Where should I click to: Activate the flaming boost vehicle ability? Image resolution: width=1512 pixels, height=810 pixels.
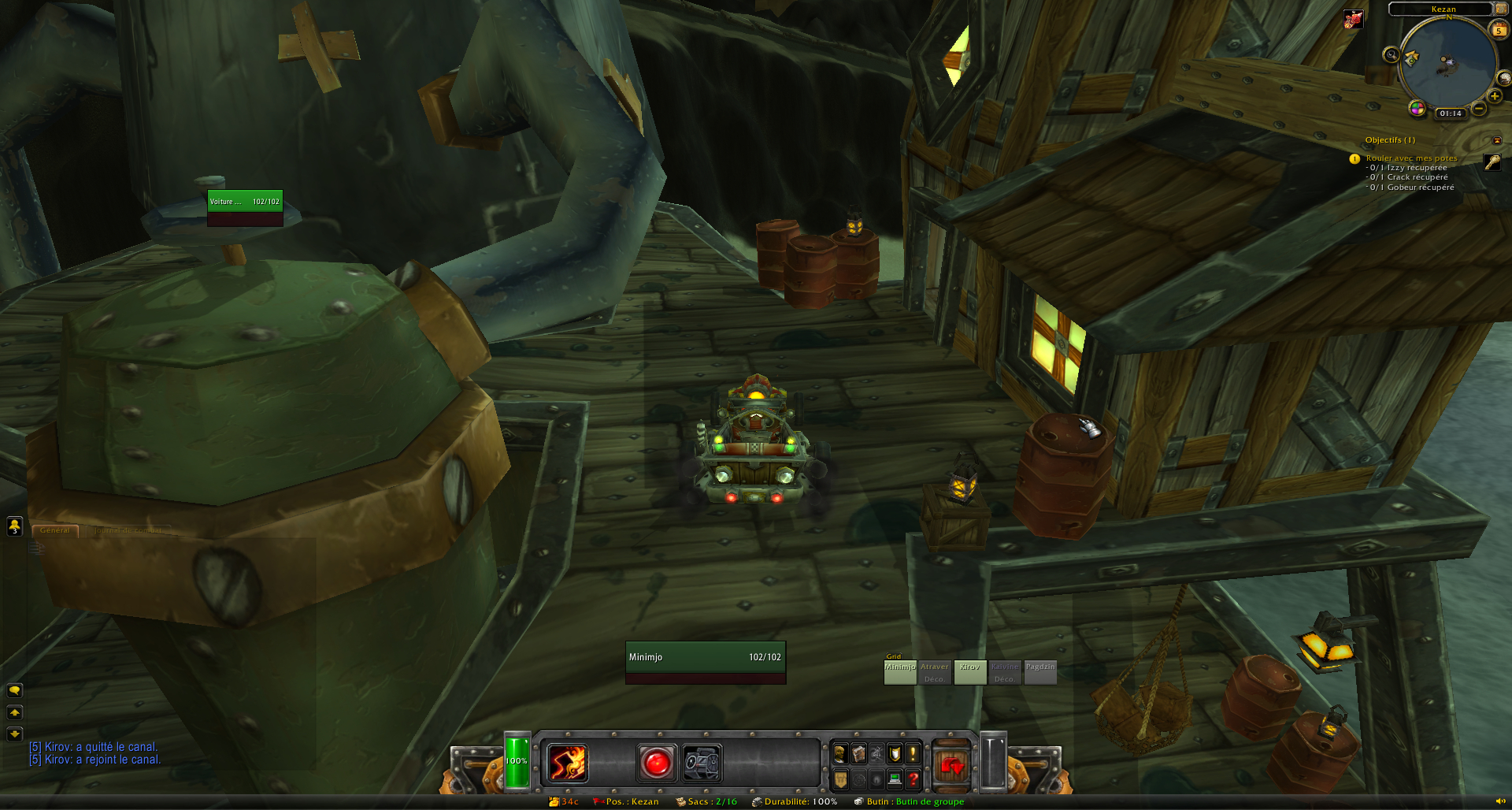pos(567,763)
